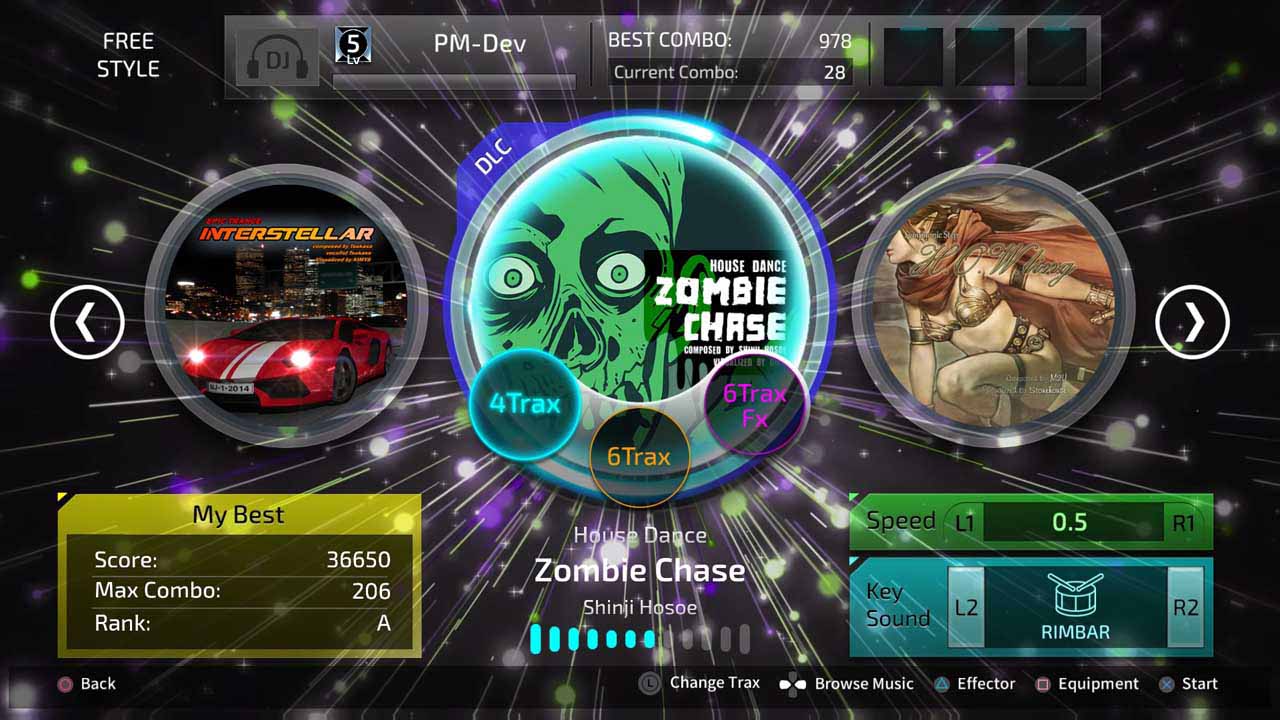Viewport: 1280px width, 720px height.
Task: Click the song preview progress bar
Action: (x=640, y=638)
